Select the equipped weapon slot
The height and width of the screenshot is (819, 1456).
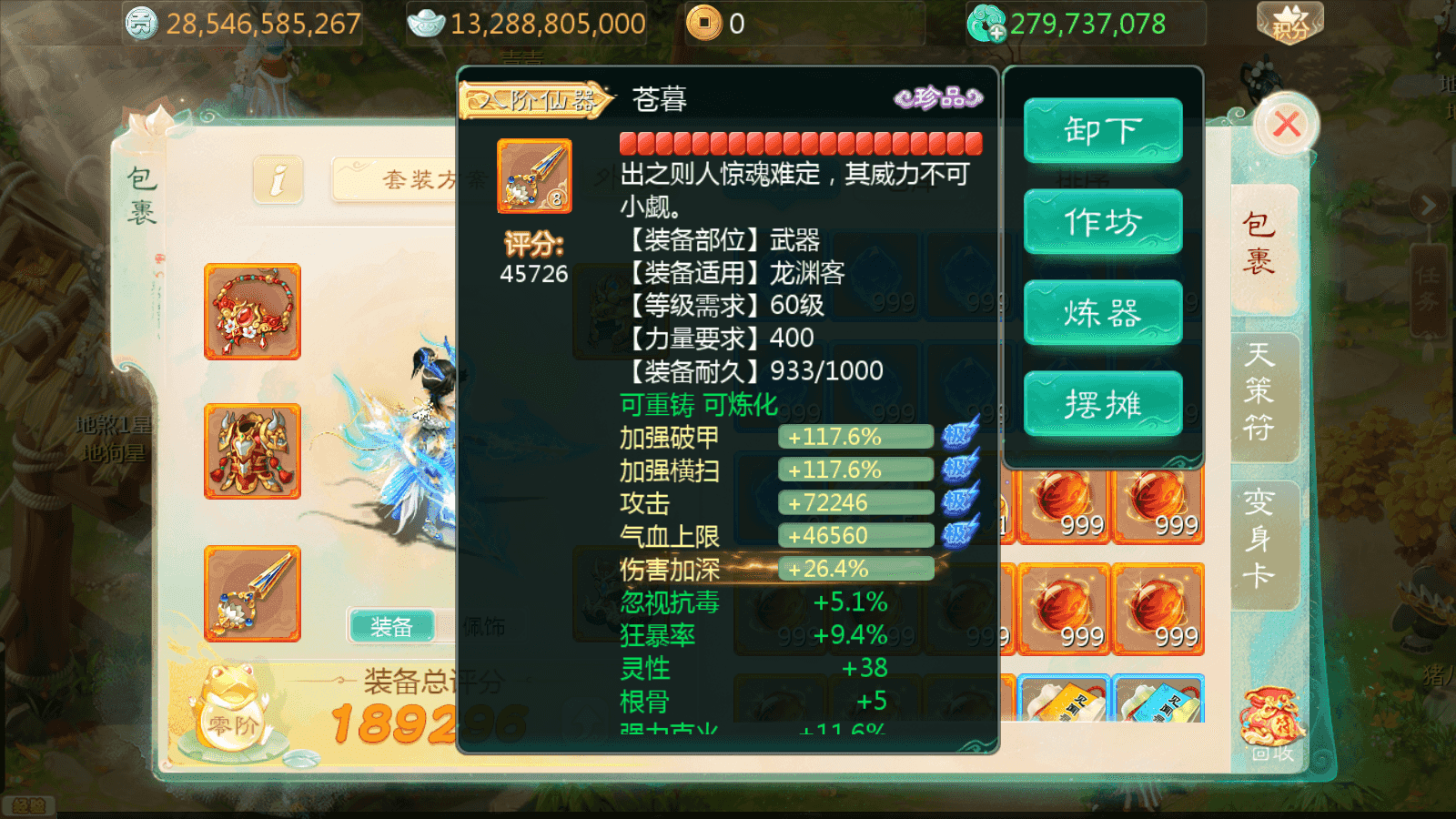click(x=251, y=592)
